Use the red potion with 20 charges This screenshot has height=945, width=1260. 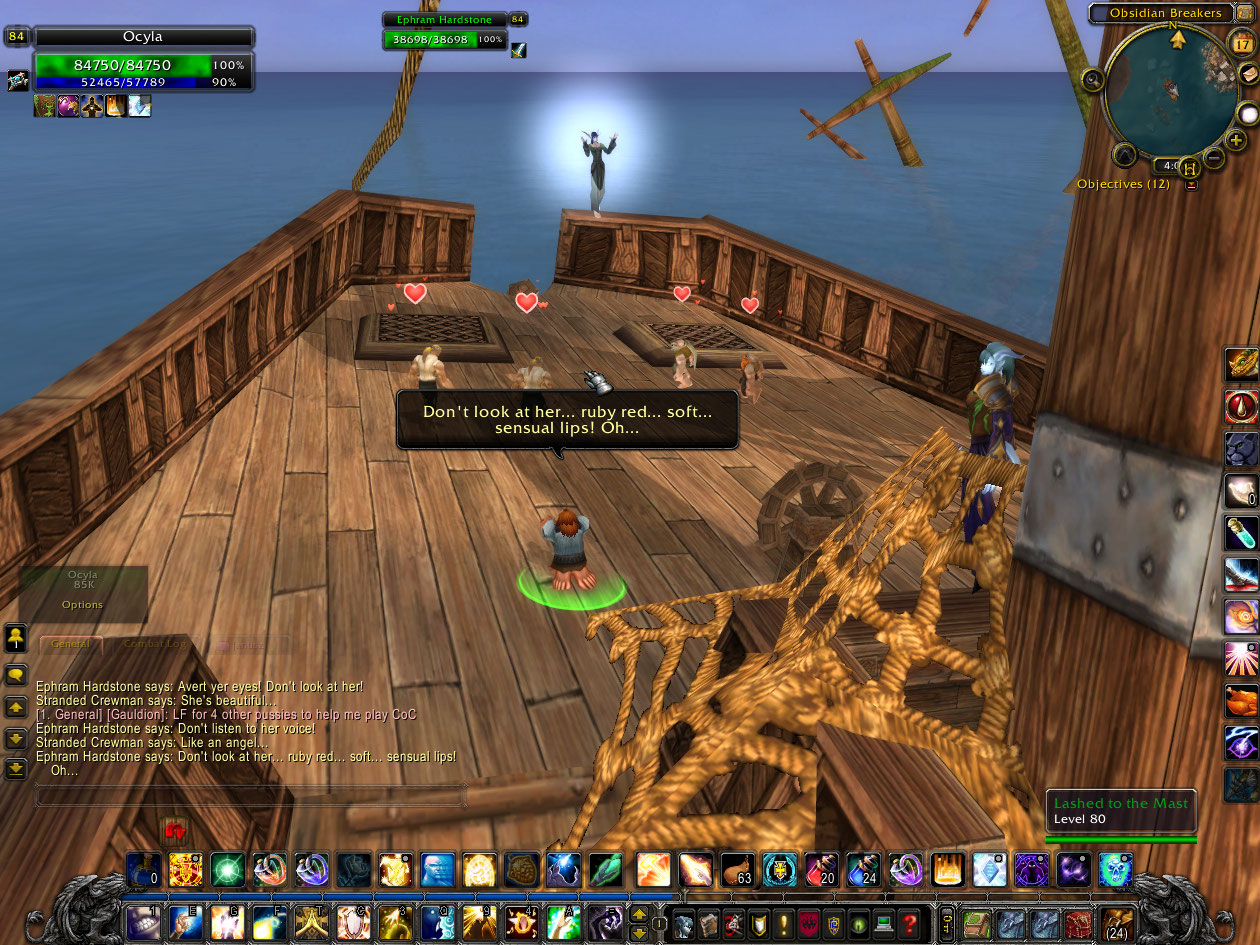point(821,870)
